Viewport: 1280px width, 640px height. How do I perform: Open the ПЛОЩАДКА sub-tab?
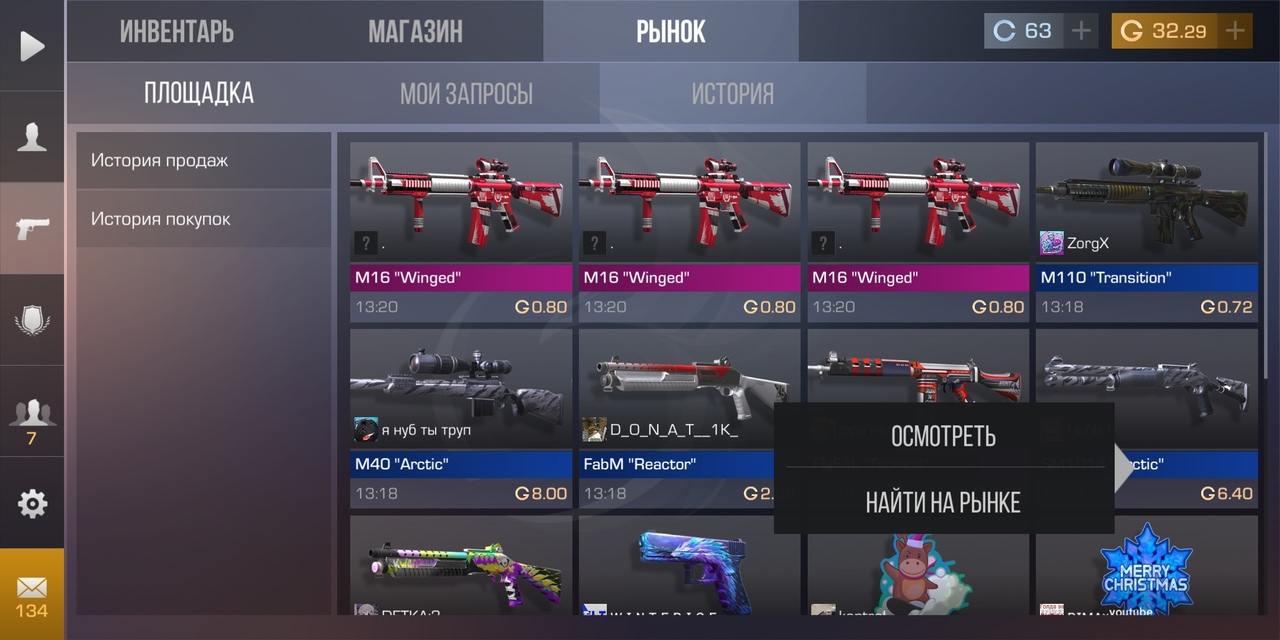199,94
